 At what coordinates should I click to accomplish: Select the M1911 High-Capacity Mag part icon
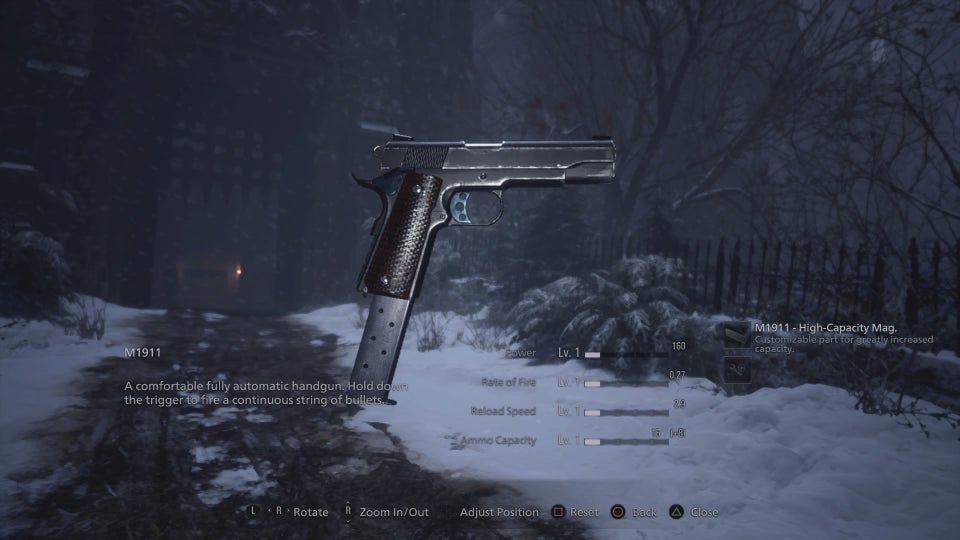(x=736, y=335)
